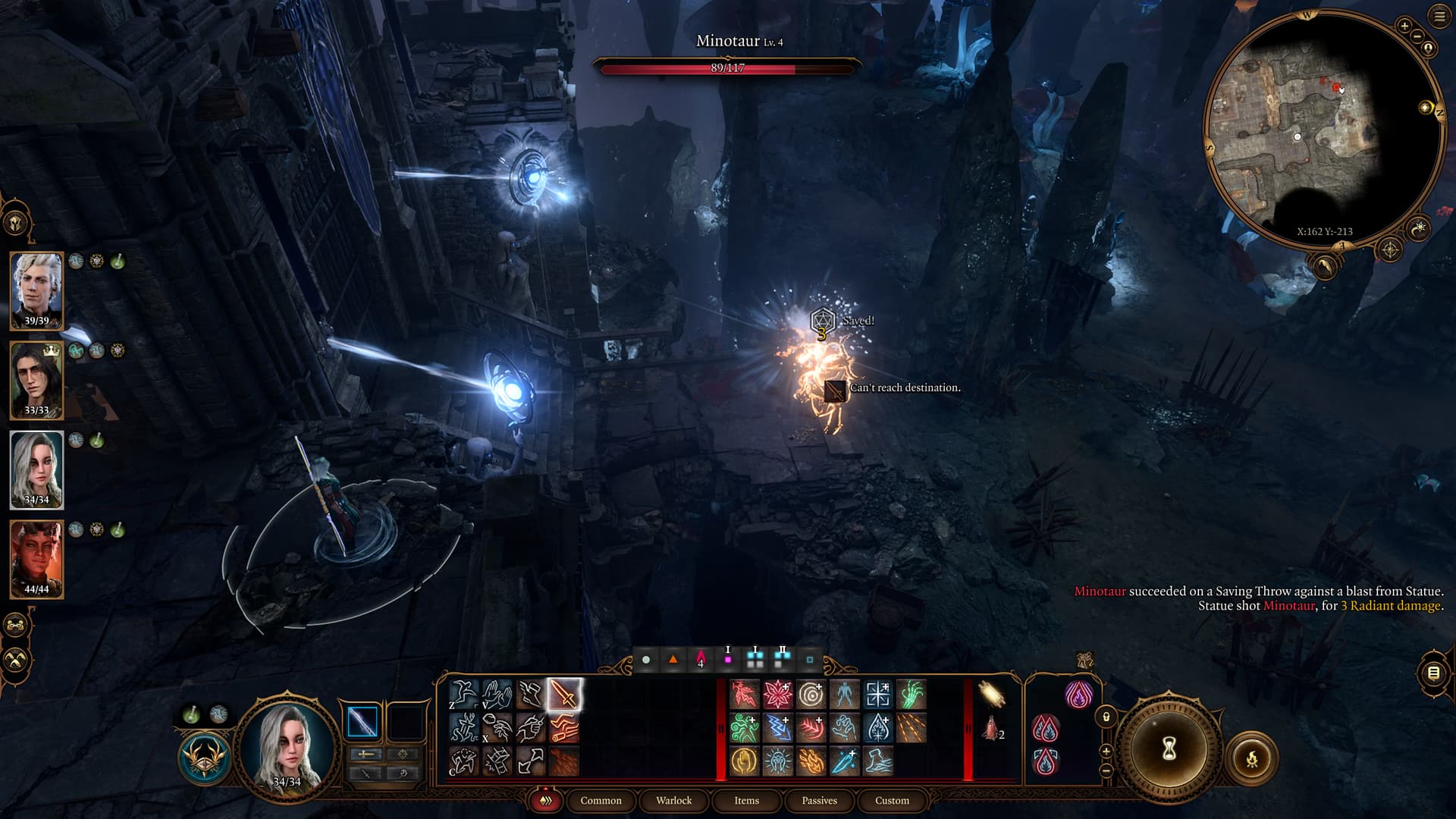
Task: Select Astarion's white-haired party portrait
Action: 36,289
